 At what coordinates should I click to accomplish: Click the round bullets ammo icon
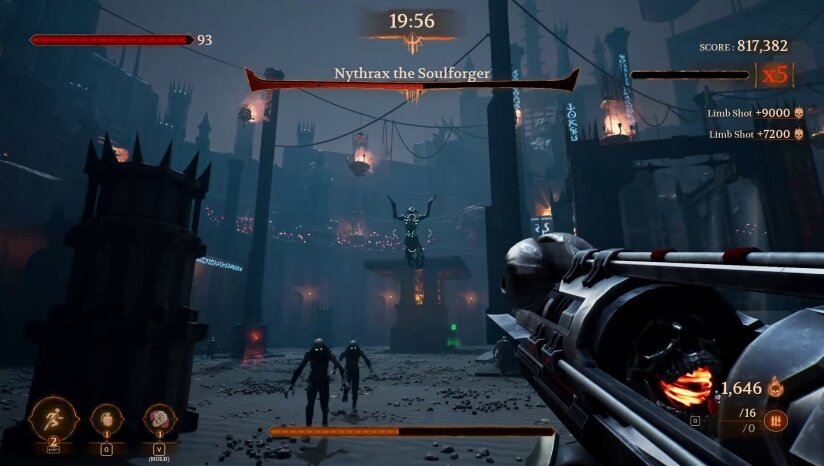pos(775,421)
